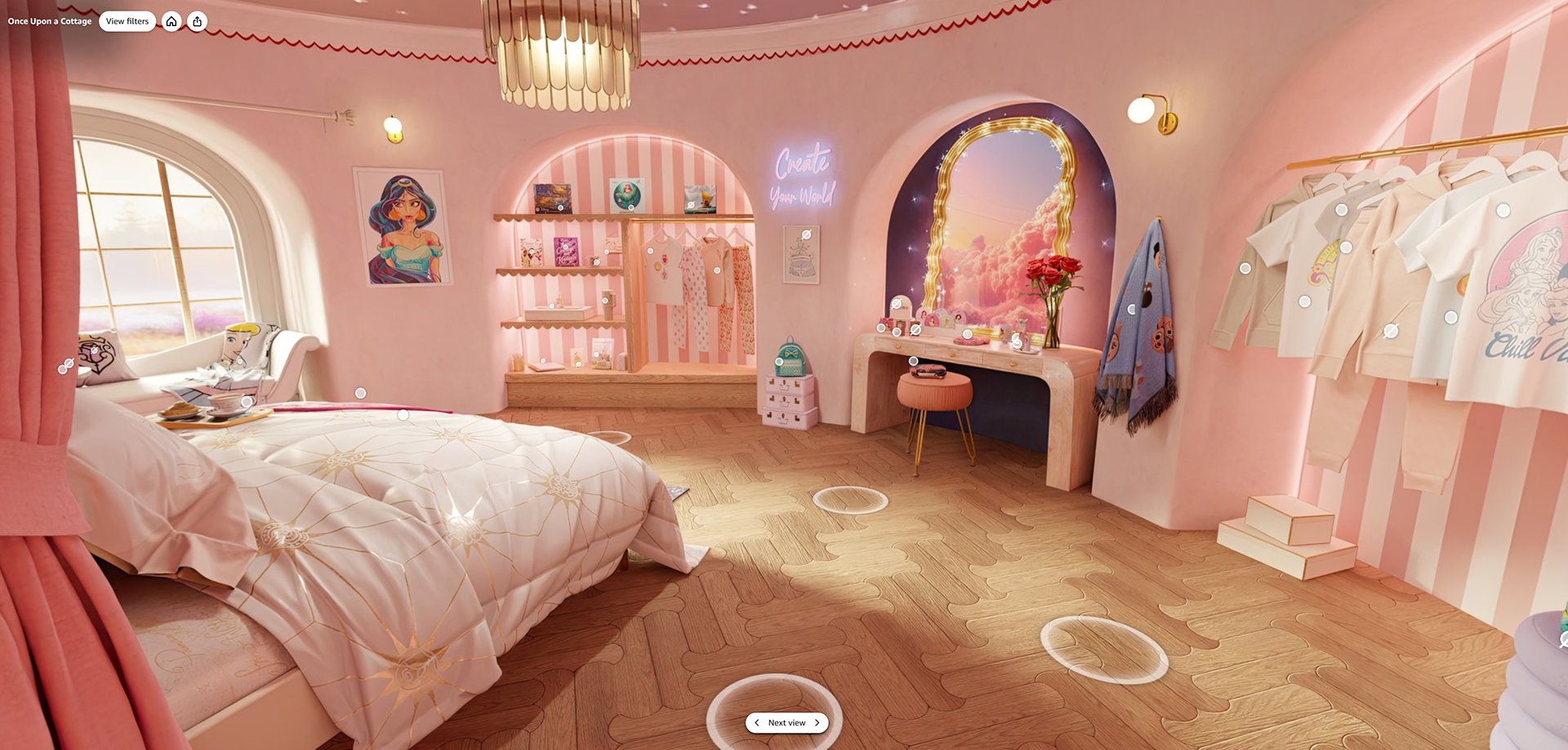Viewport: 1568px width, 750px height.
Task: Open the hotspot on the vanity stool
Action: coord(913,361)
